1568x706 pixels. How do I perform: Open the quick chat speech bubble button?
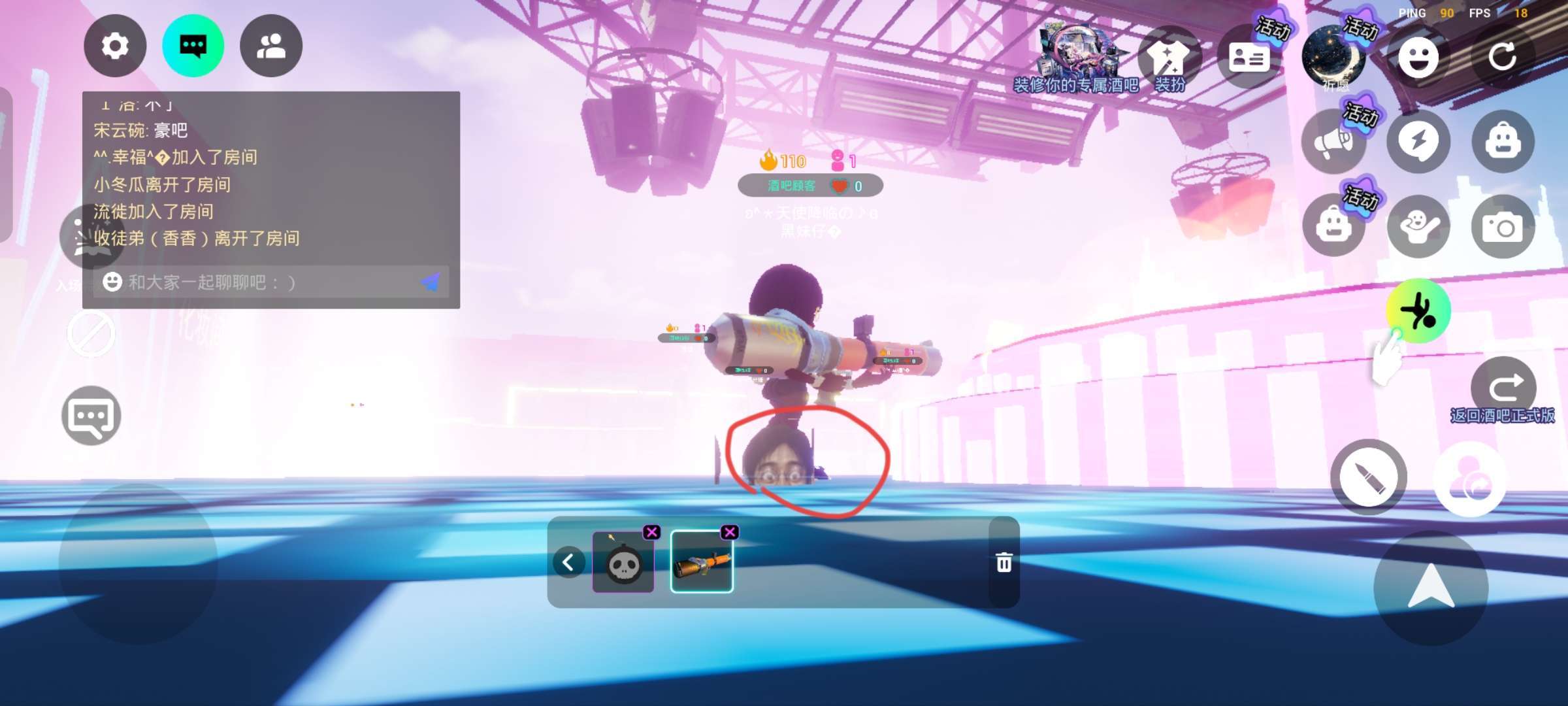(x=91, y=416)
